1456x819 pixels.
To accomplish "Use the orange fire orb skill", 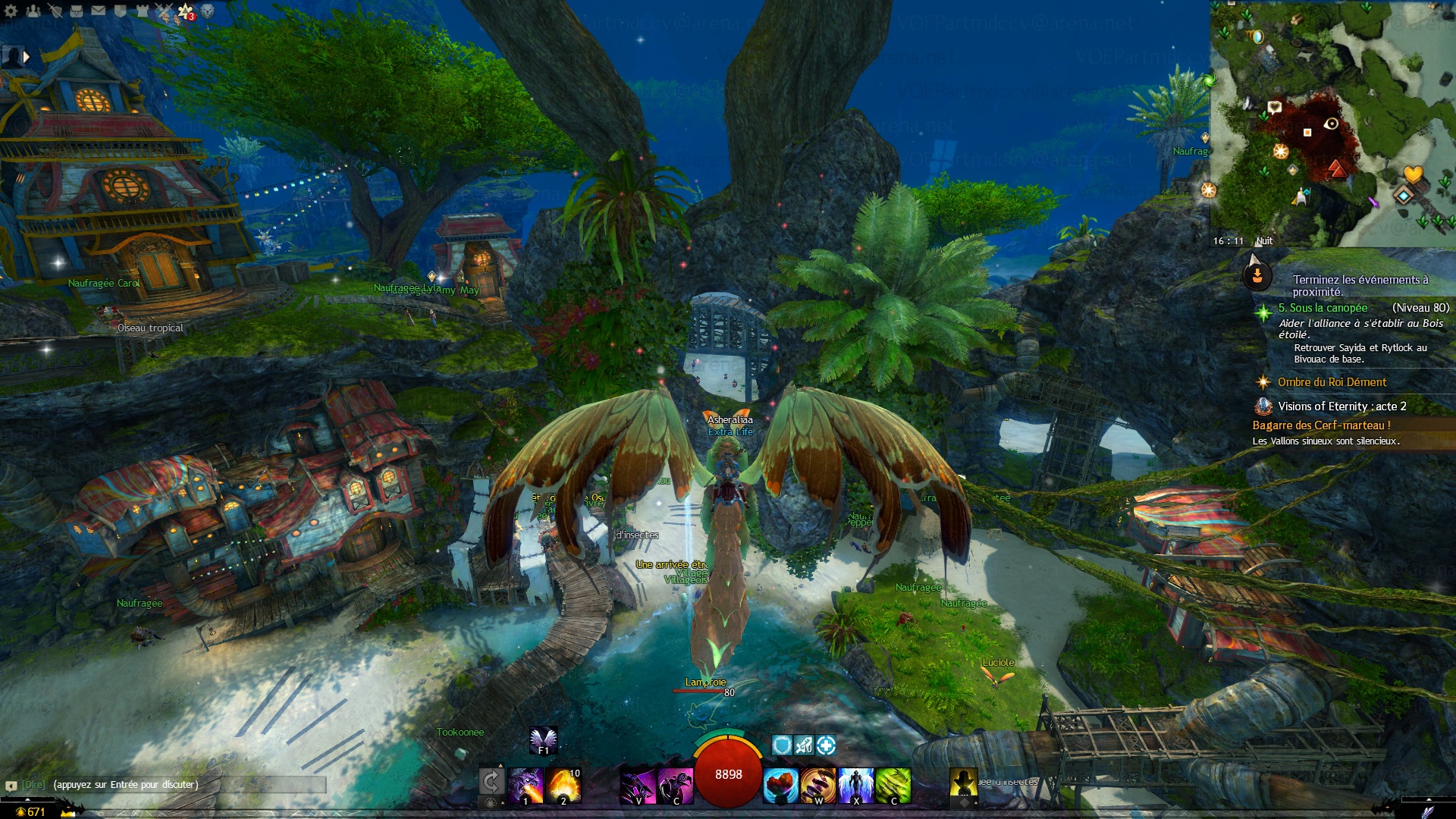I will [563, 785].
